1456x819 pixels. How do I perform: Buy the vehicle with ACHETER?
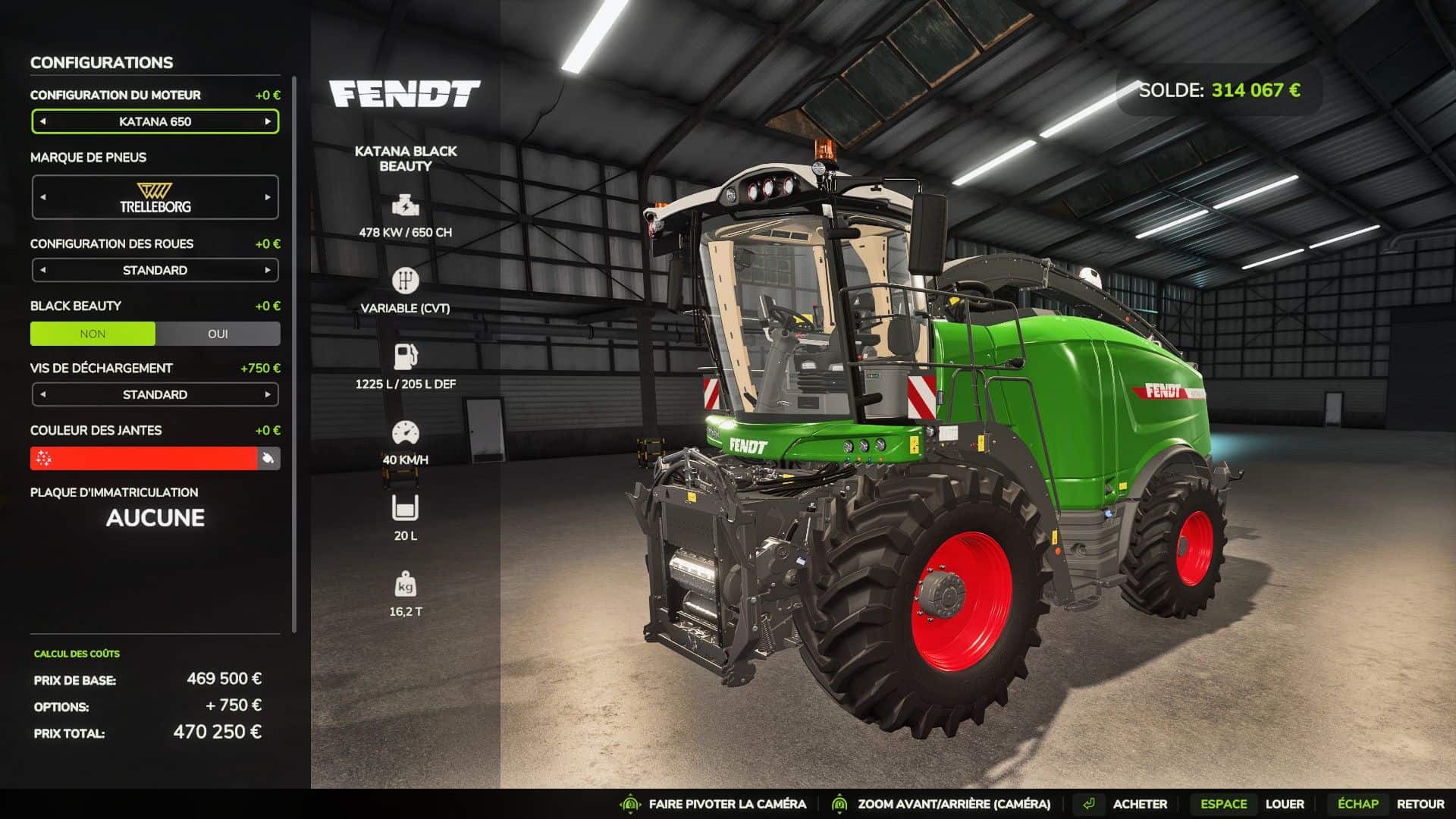pos(1139,804)
